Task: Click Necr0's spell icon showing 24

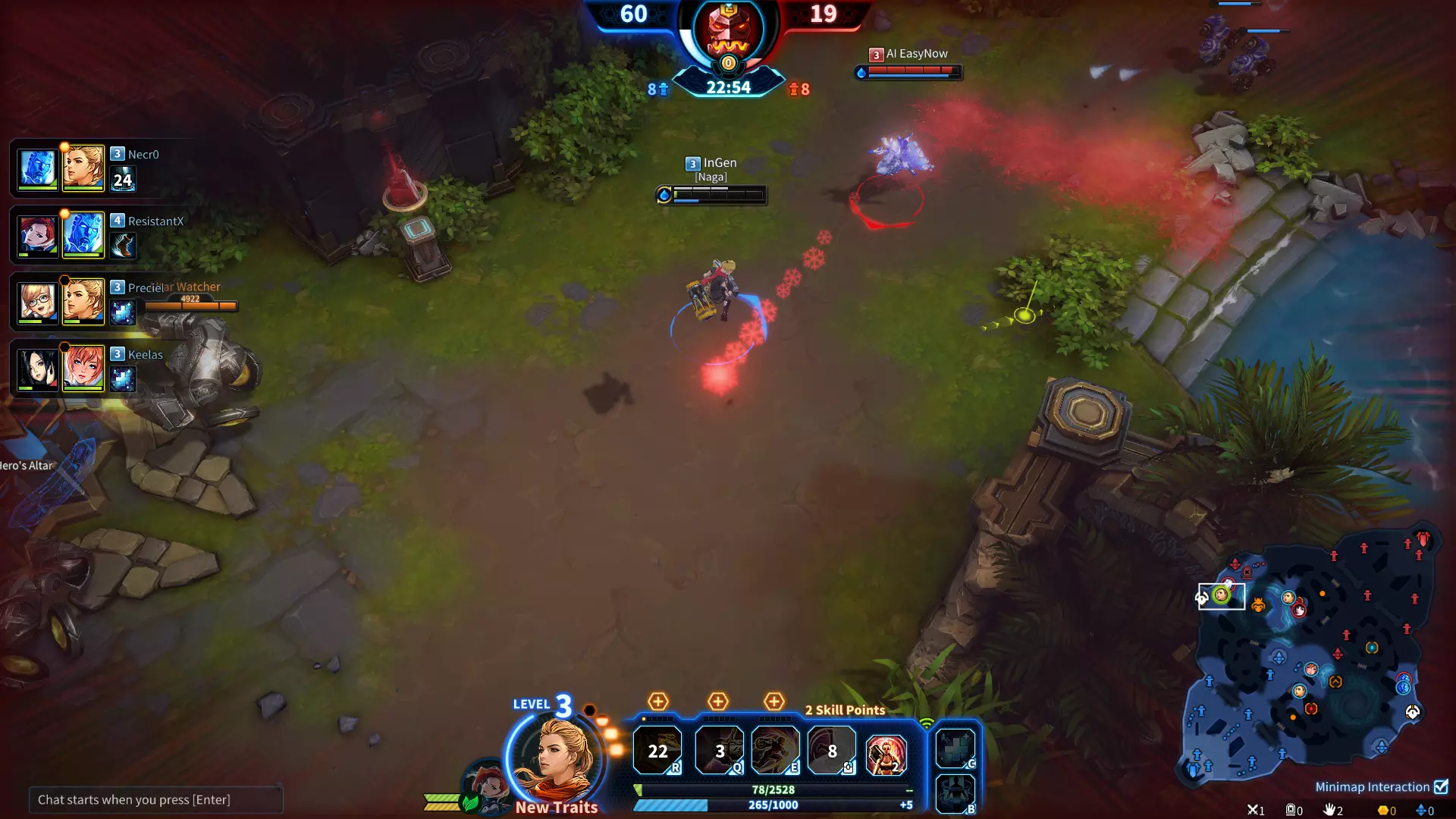Action: click(122, 180)
